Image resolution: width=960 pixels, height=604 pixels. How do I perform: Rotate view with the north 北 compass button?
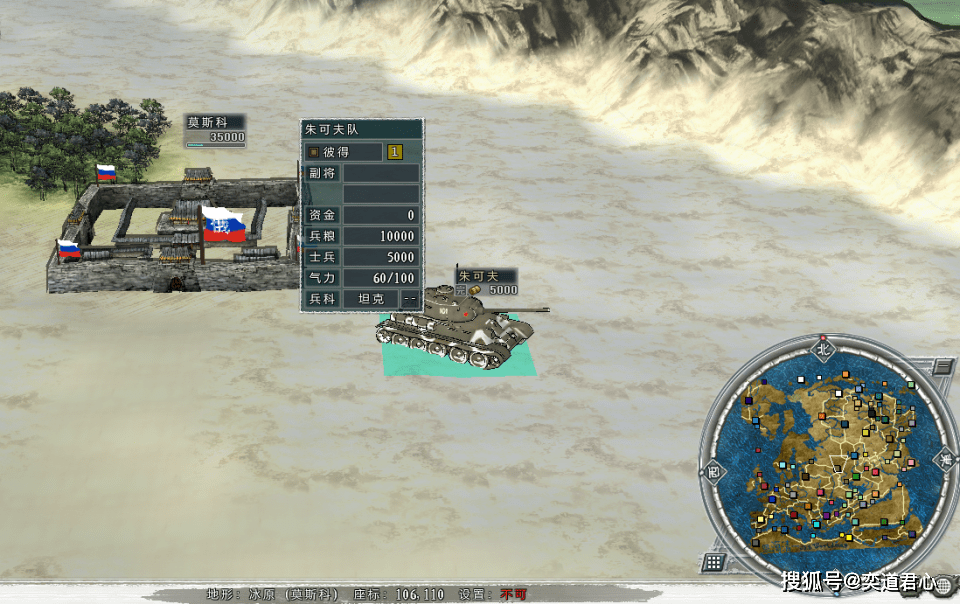pyautogui.click(x=824, y=349)
